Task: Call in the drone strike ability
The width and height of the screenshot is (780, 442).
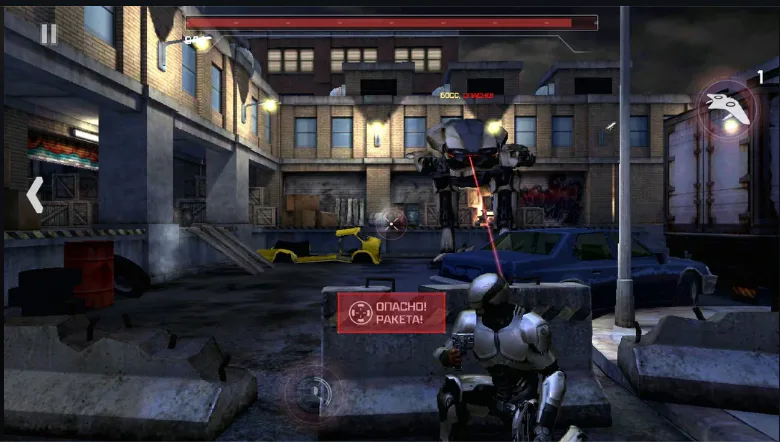Action: [x=726, y=108]
